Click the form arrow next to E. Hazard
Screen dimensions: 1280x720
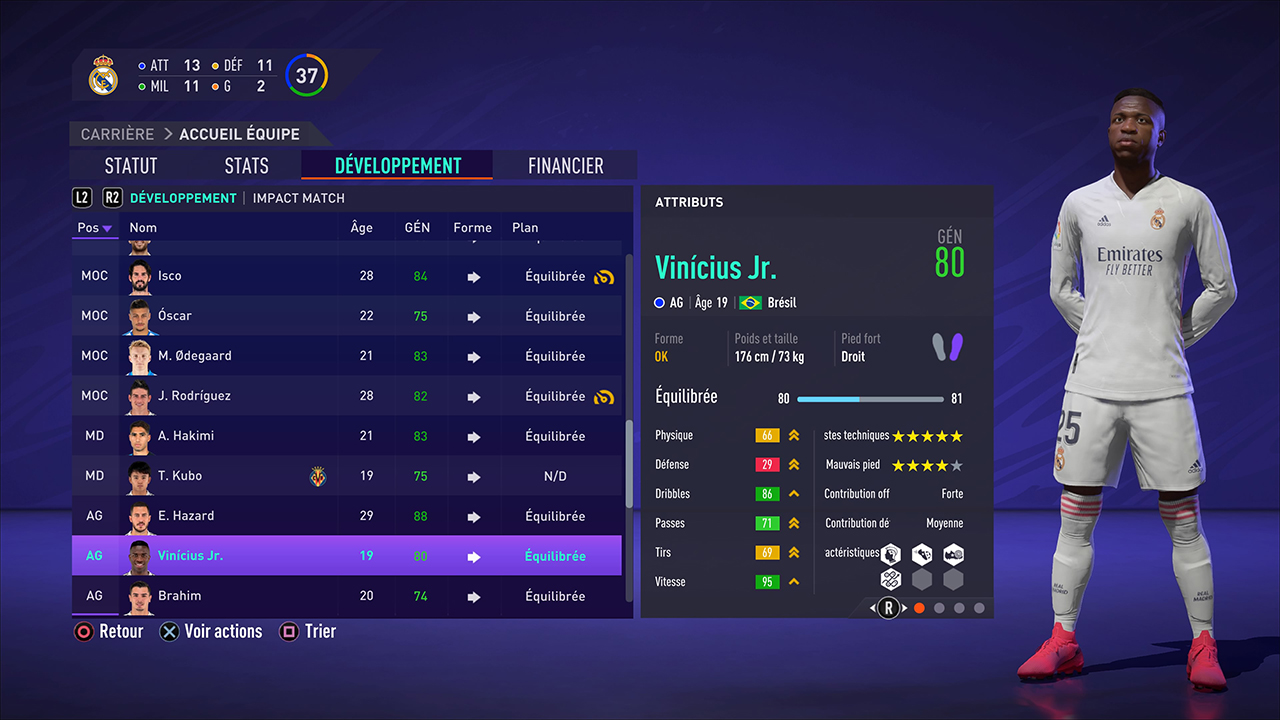472,516
